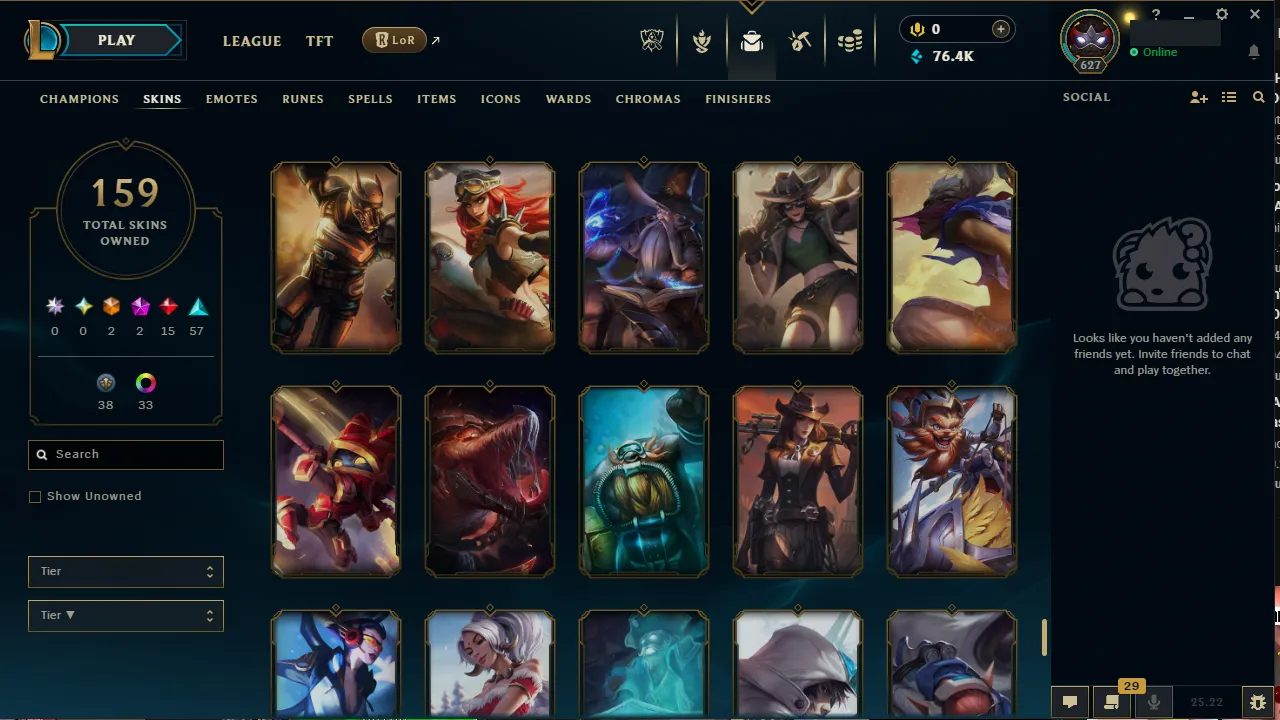Open the Mythic essence star icon
This screenshot has height=720, width=1280.
[x=55, y=306]
